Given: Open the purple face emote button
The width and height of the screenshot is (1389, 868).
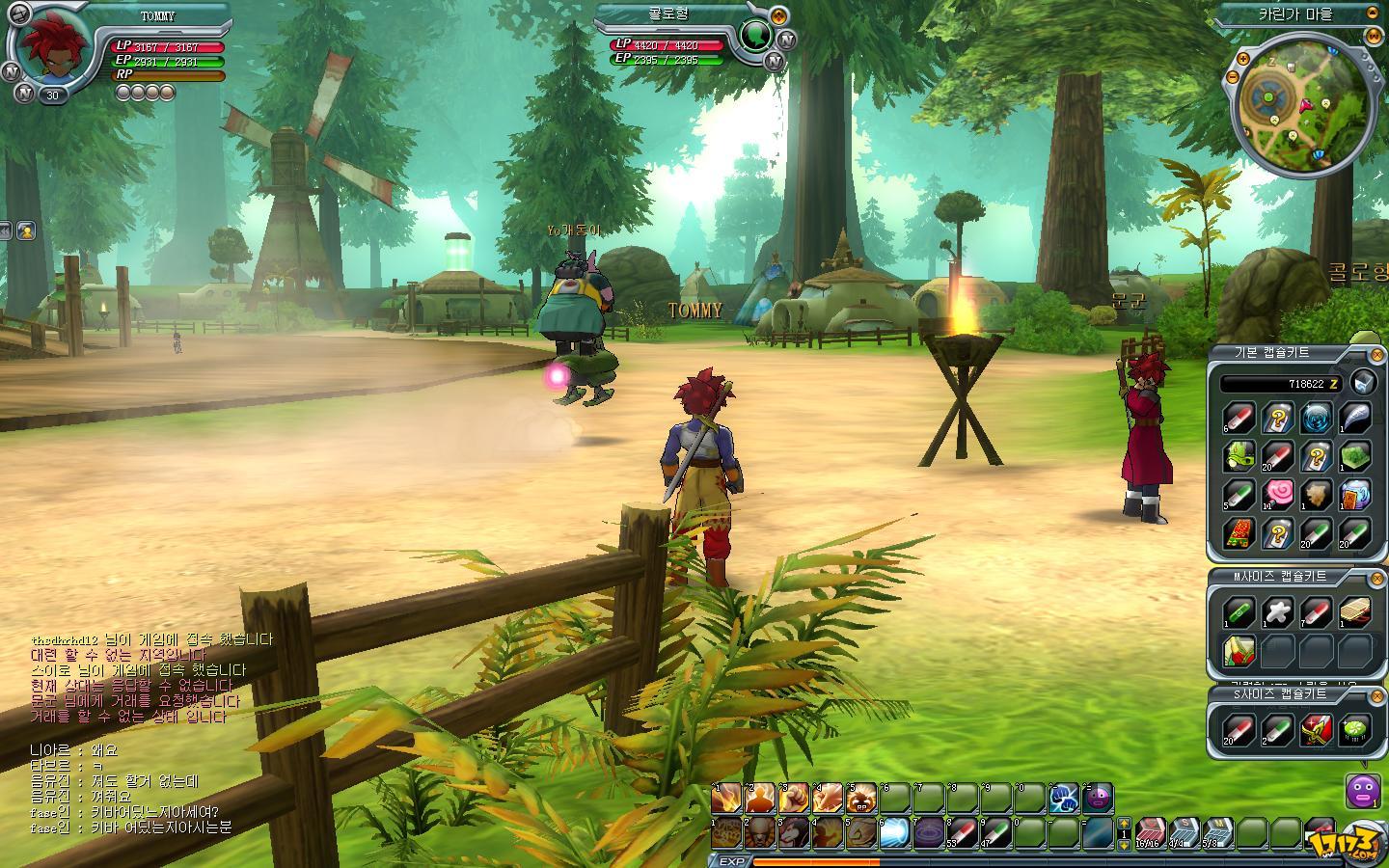Looking at the screenshot, I should (x=1361, y=792).
